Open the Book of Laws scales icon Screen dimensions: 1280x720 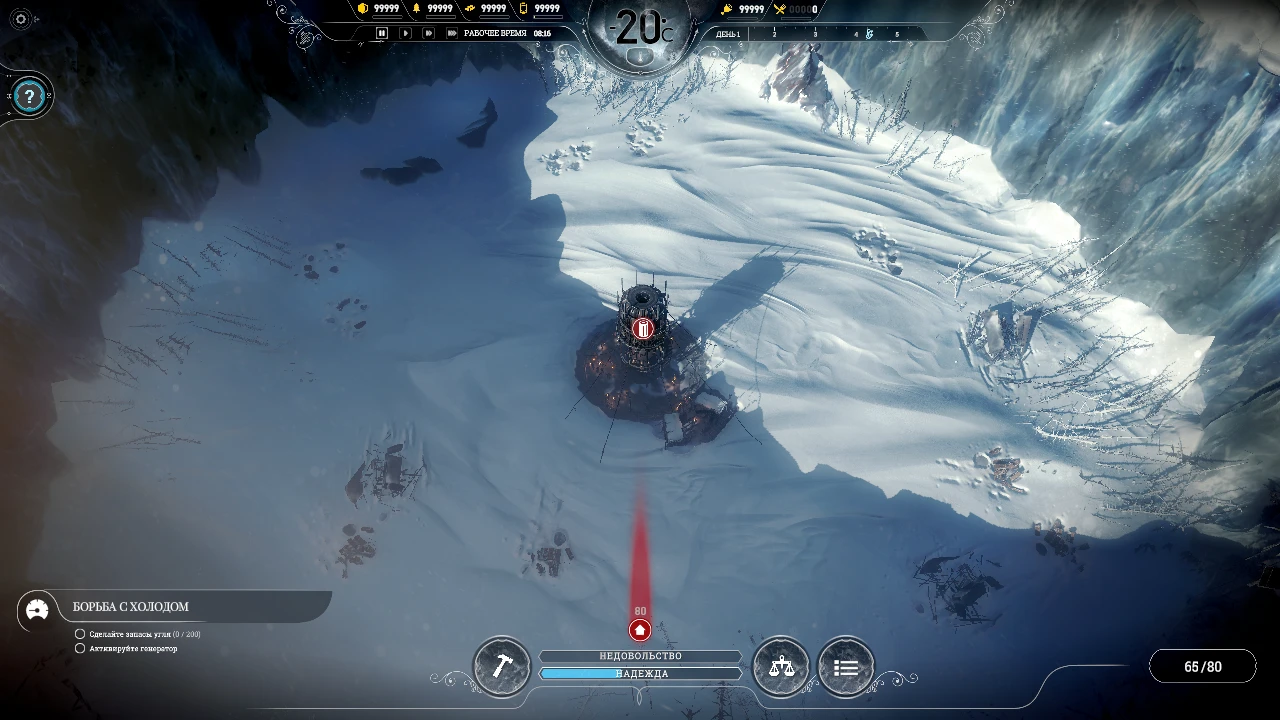click(781, 666)
